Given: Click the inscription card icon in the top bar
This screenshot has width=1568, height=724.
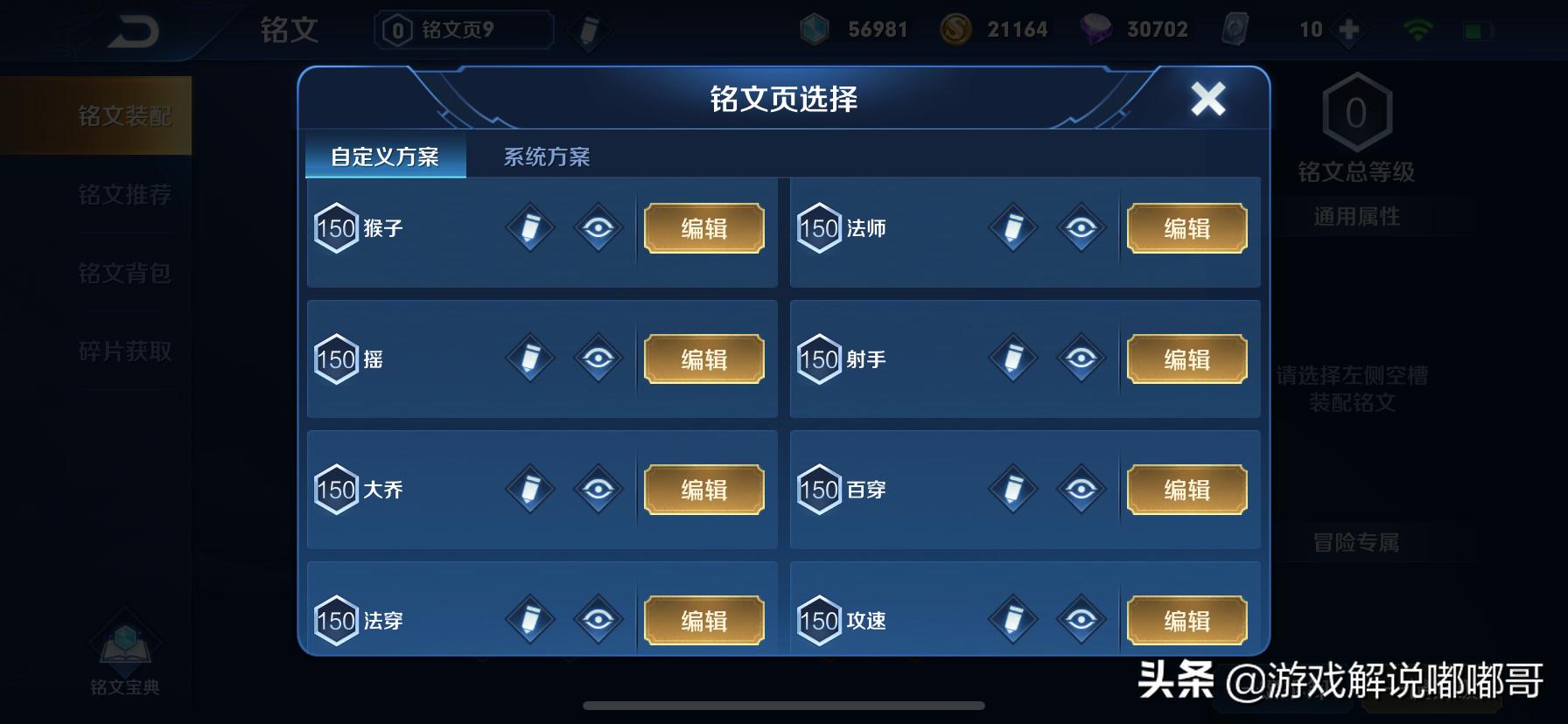Looking at the screenshot, I should [1234, 29].
